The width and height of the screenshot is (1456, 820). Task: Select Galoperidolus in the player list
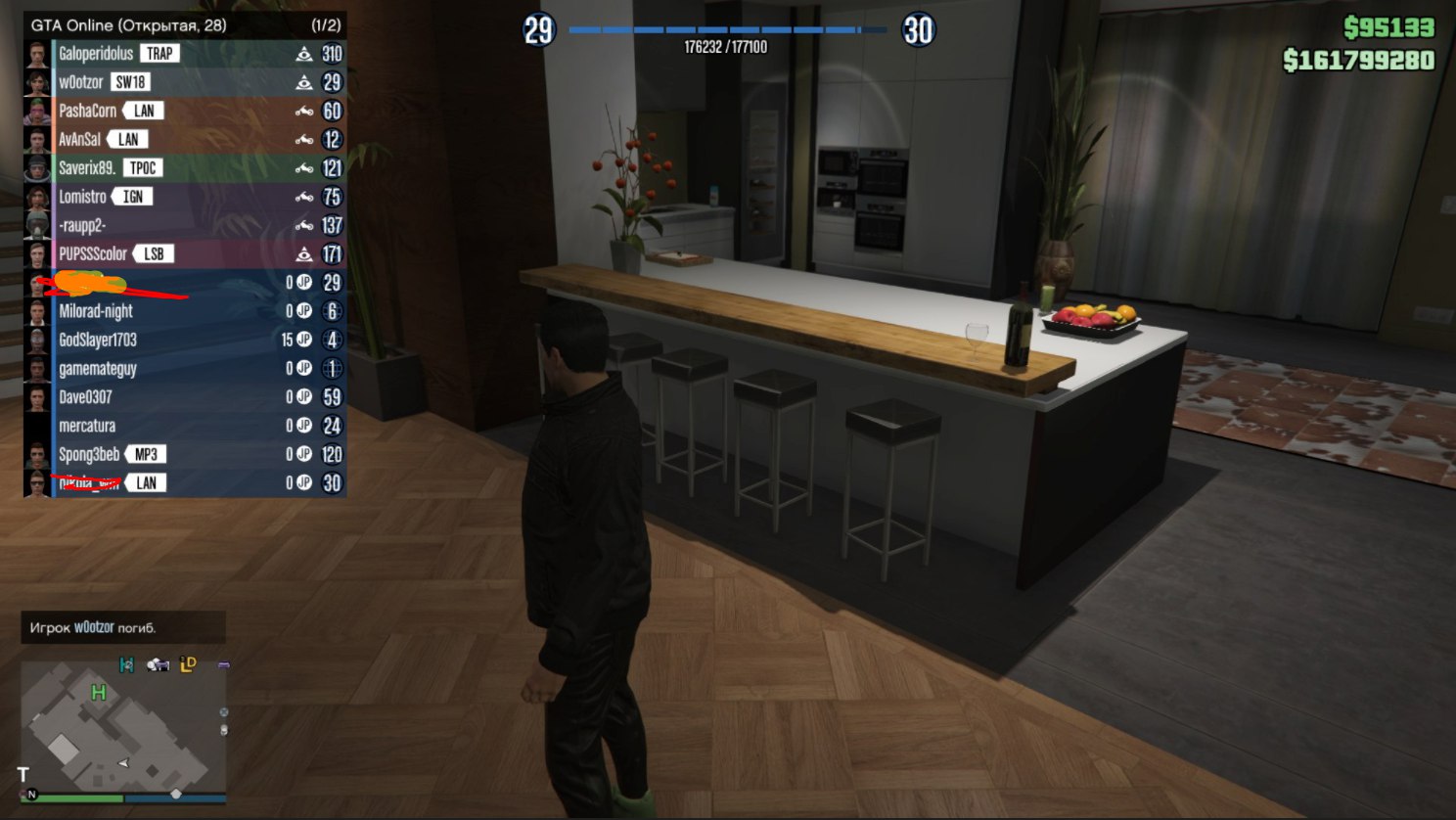pyautogui.click(x=96, y=54)
